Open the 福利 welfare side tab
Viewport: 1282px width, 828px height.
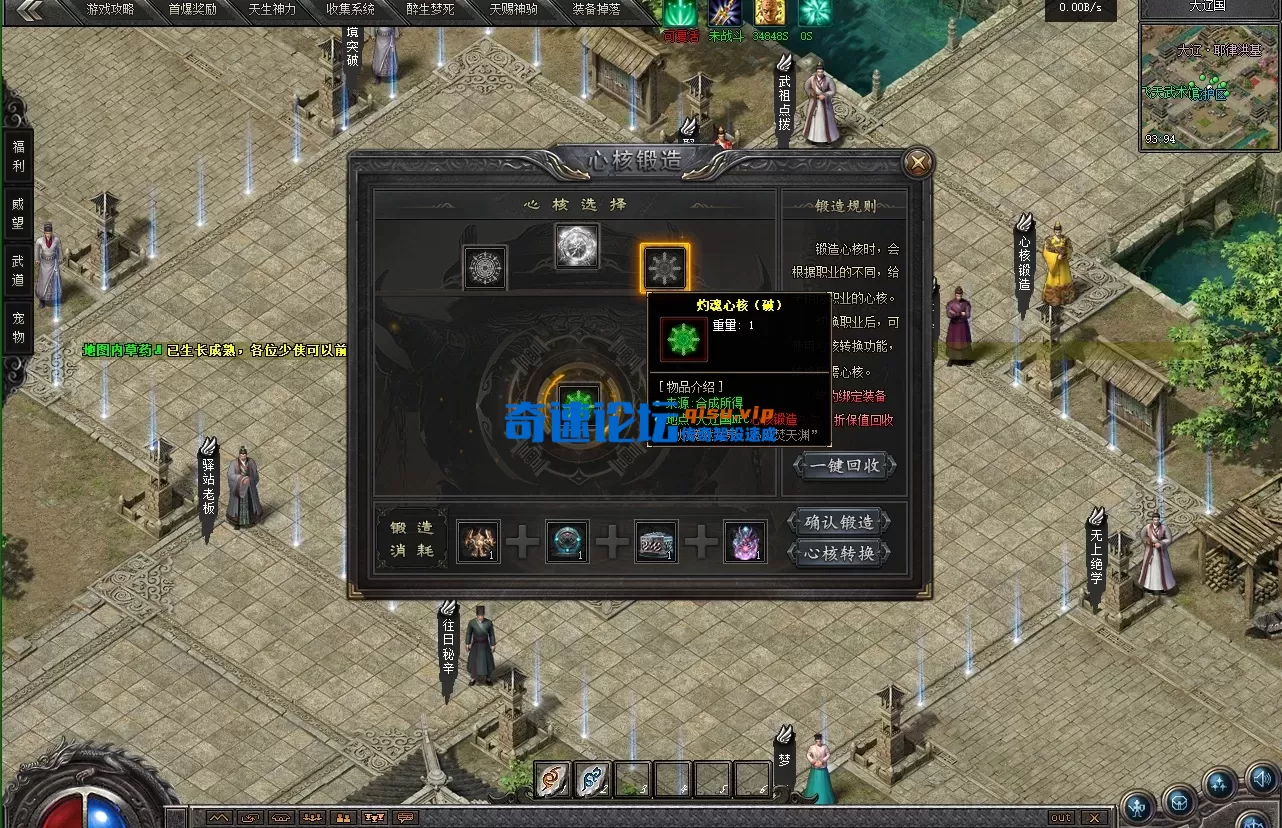(18, 156)
